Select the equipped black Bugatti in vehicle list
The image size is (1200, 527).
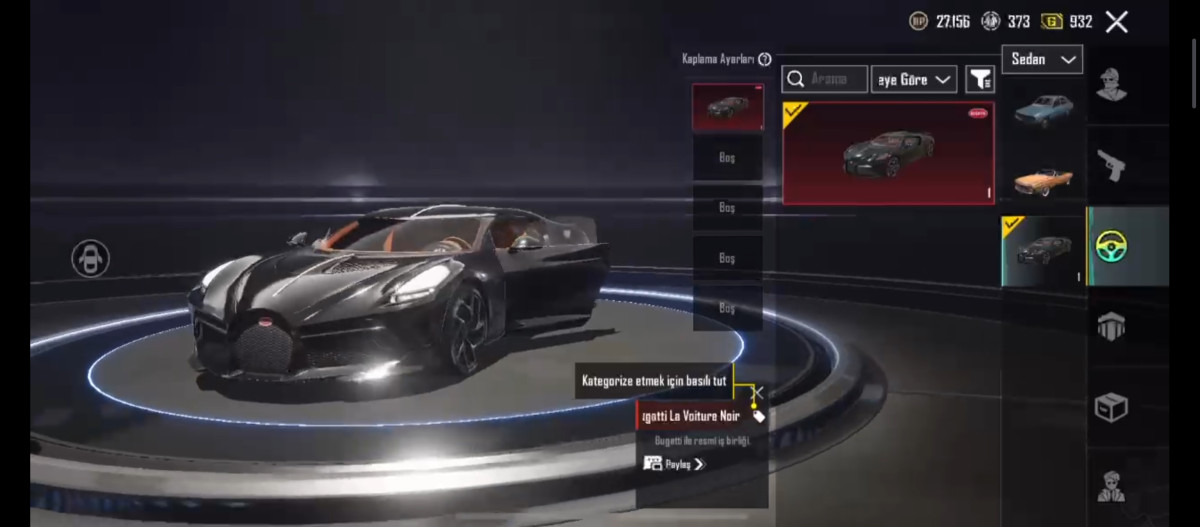(1043, 251)
